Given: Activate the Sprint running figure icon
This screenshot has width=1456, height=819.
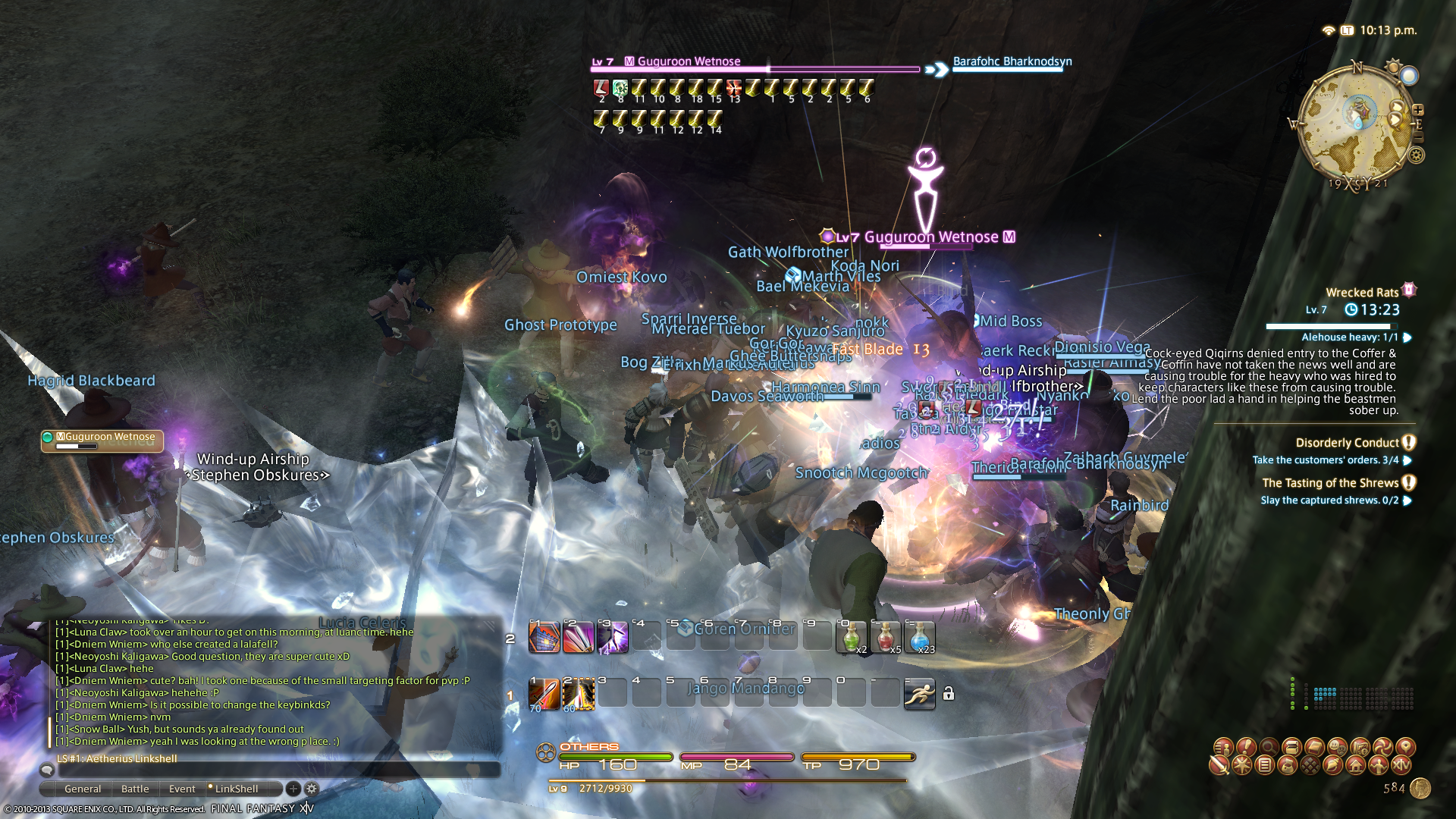Looking at the screenshot, I should 919,693.
